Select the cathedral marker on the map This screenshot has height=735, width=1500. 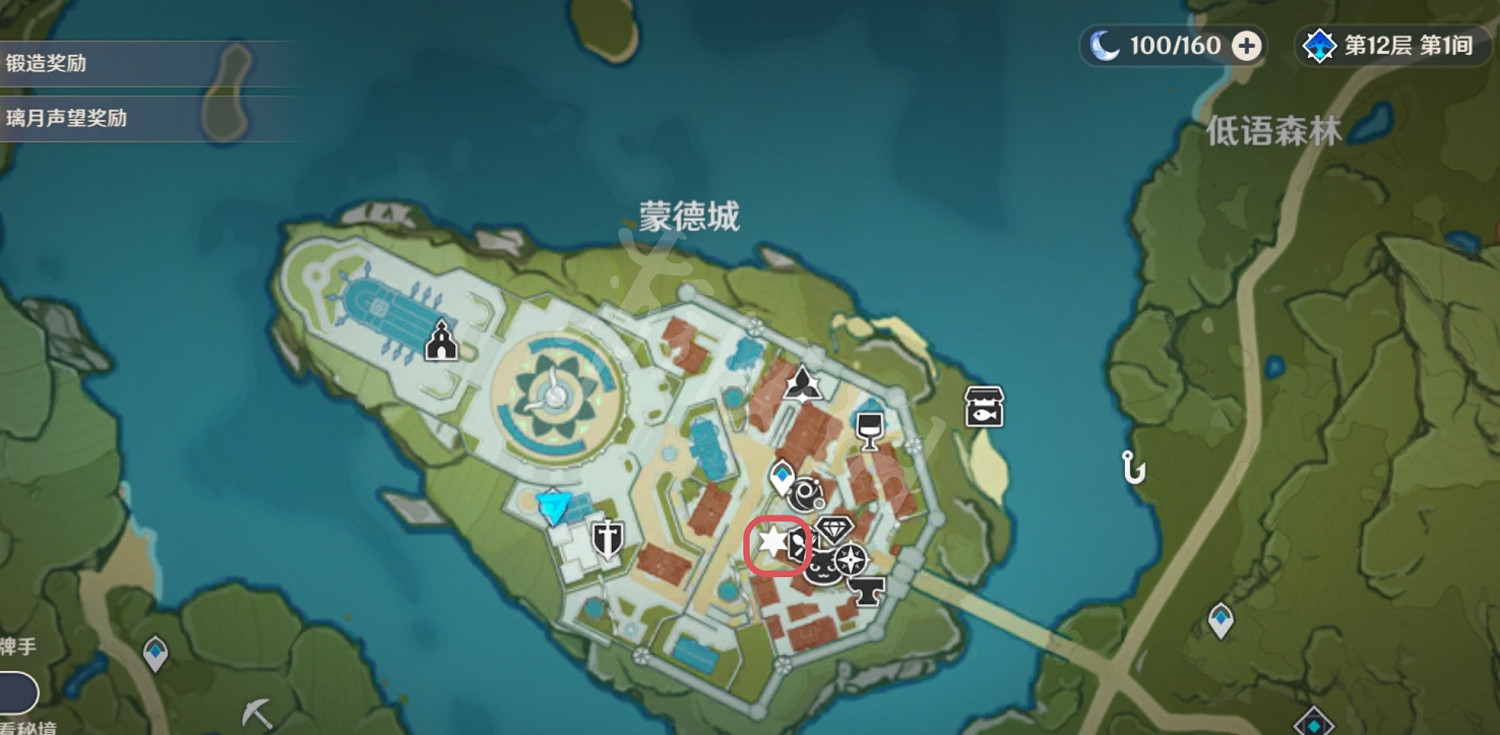point(440,343)
